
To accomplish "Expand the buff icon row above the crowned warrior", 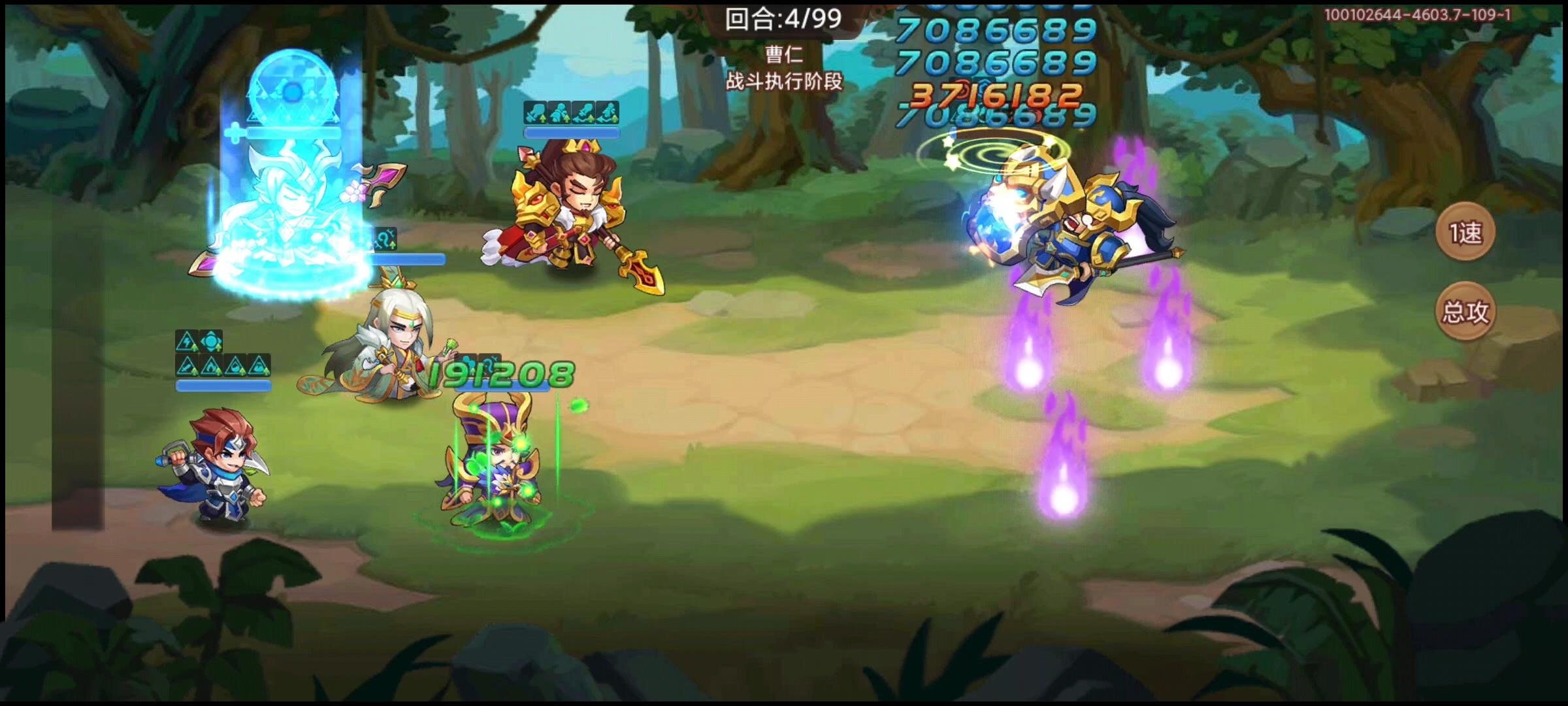I will (x=572, y=112).
